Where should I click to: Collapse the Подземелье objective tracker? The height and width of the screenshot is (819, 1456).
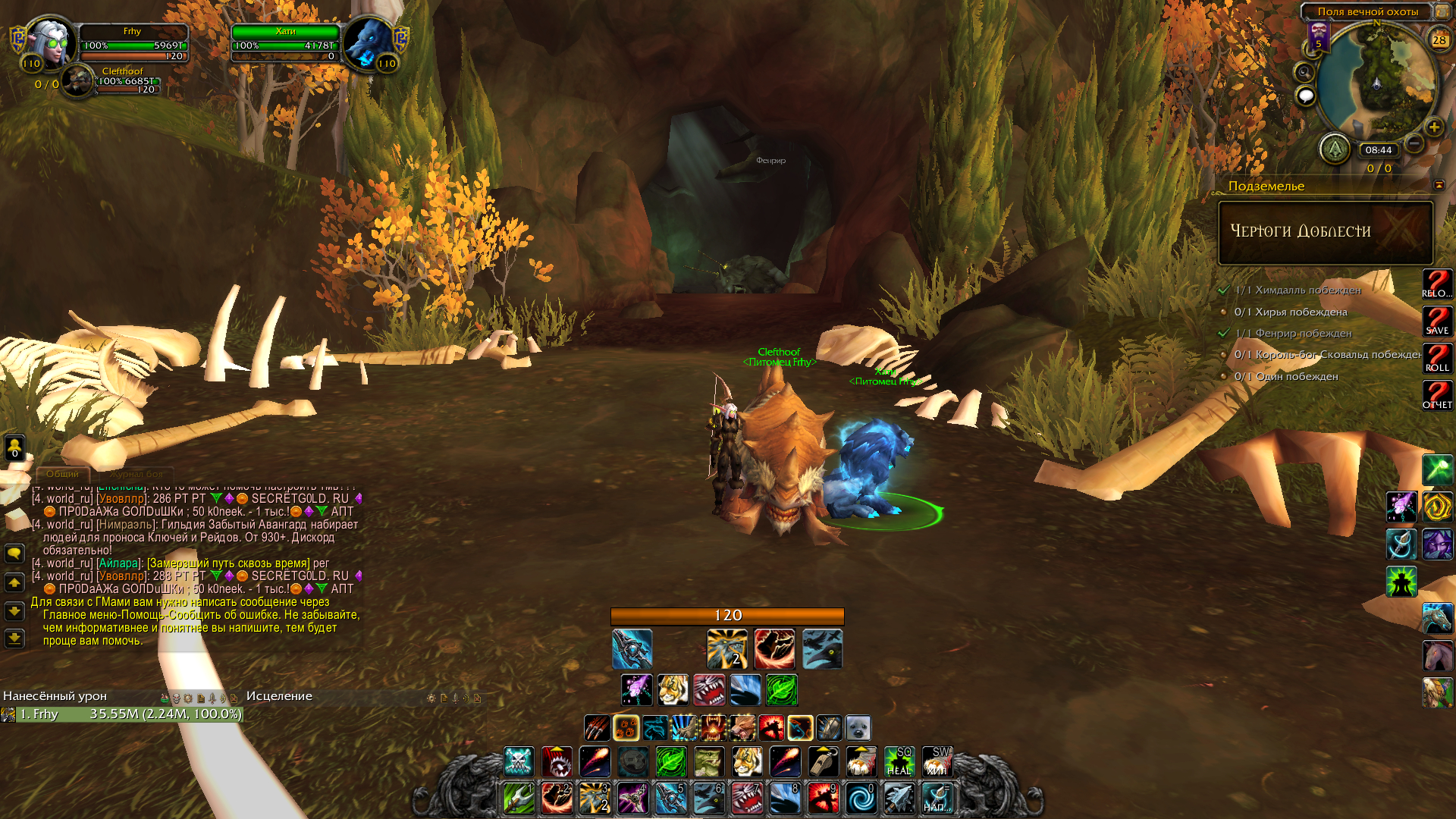(1439, 185)
